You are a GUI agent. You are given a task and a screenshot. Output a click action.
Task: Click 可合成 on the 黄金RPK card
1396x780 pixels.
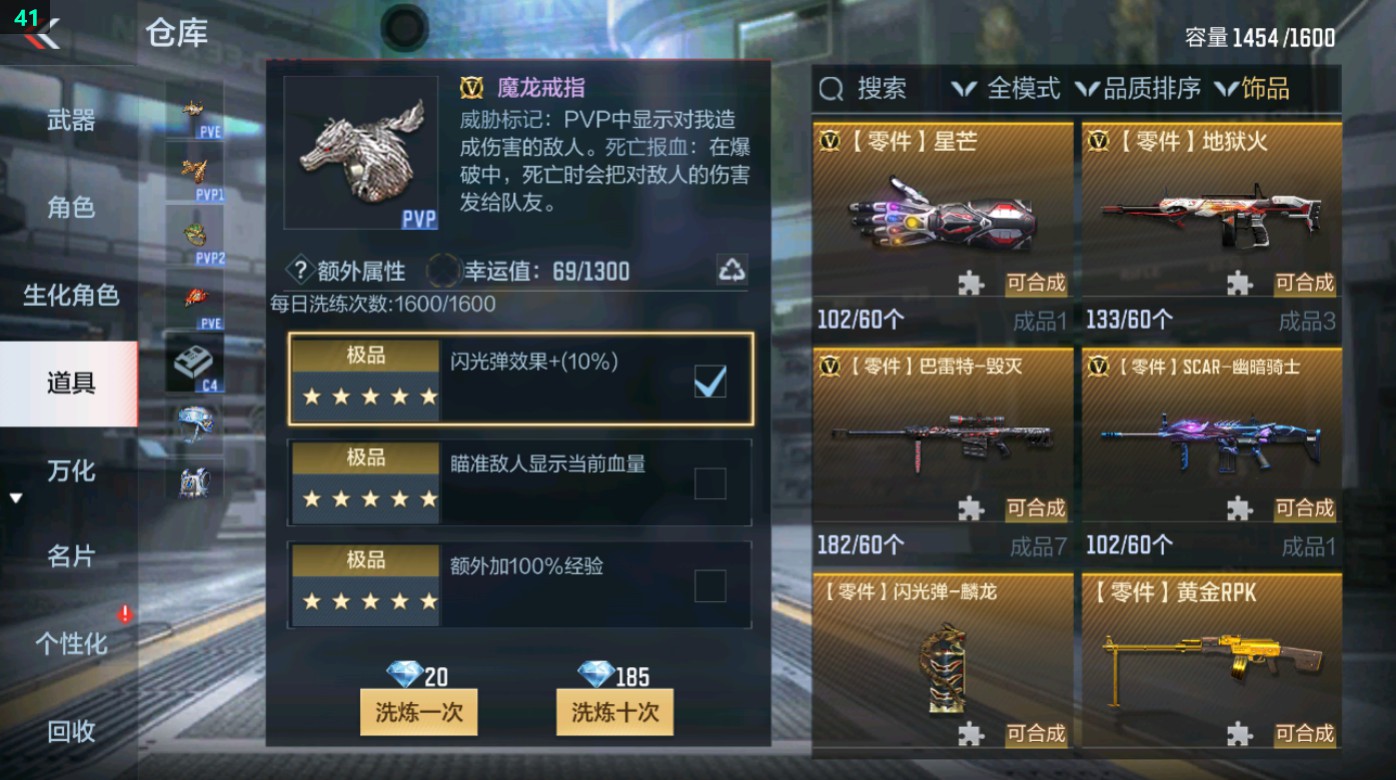pyautogui.click(x=1306, y=732)
